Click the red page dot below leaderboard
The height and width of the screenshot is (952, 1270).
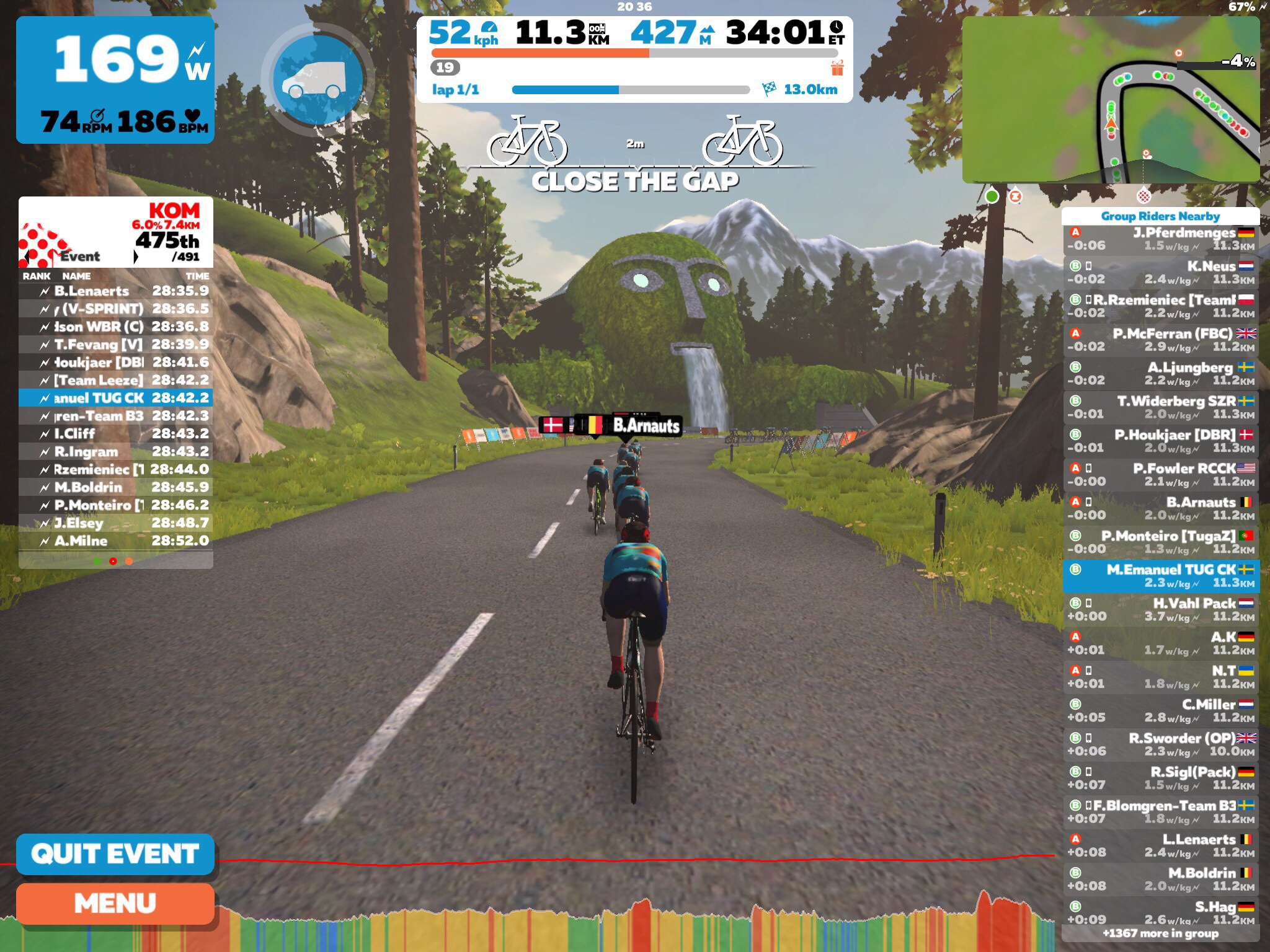(113, 562)
